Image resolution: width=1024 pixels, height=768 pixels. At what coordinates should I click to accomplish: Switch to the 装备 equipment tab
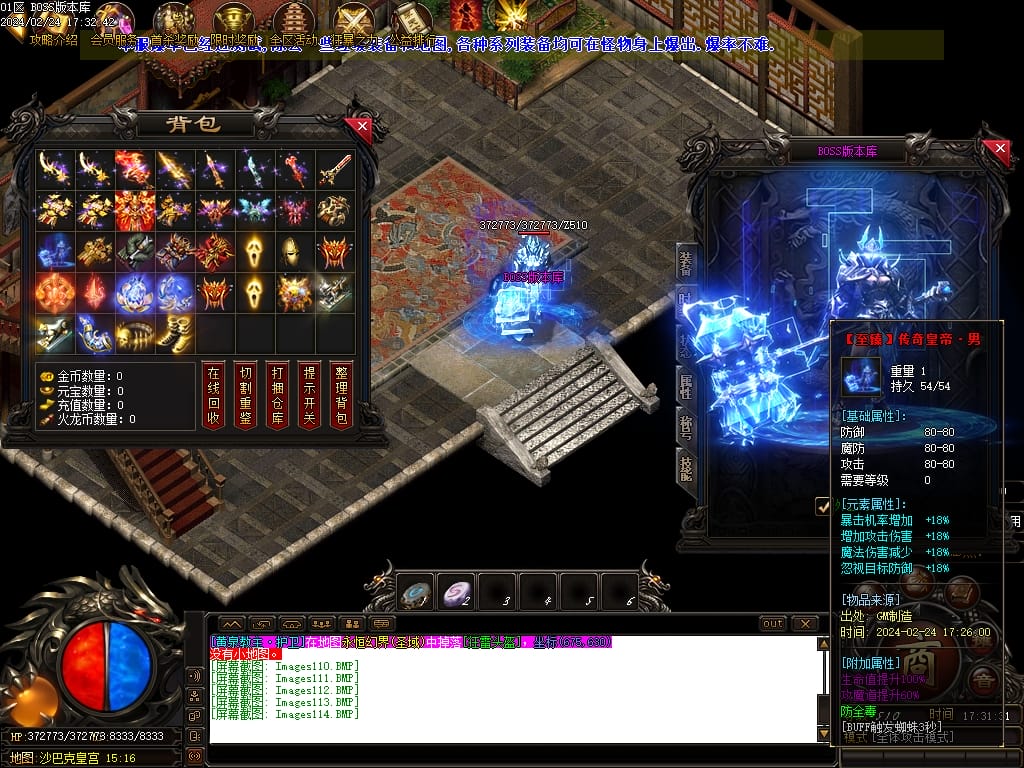coord(686,264)
